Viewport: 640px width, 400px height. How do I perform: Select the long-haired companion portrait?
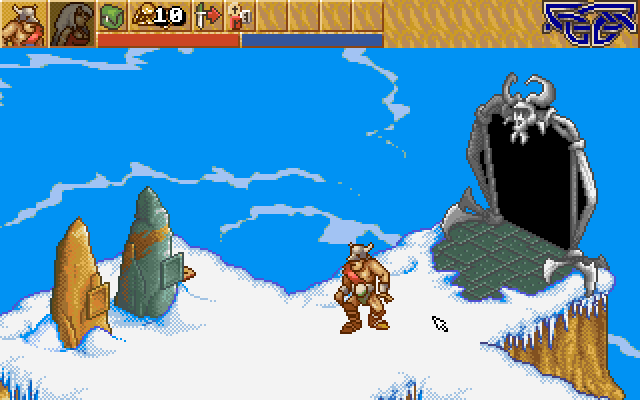pos(71,23)
